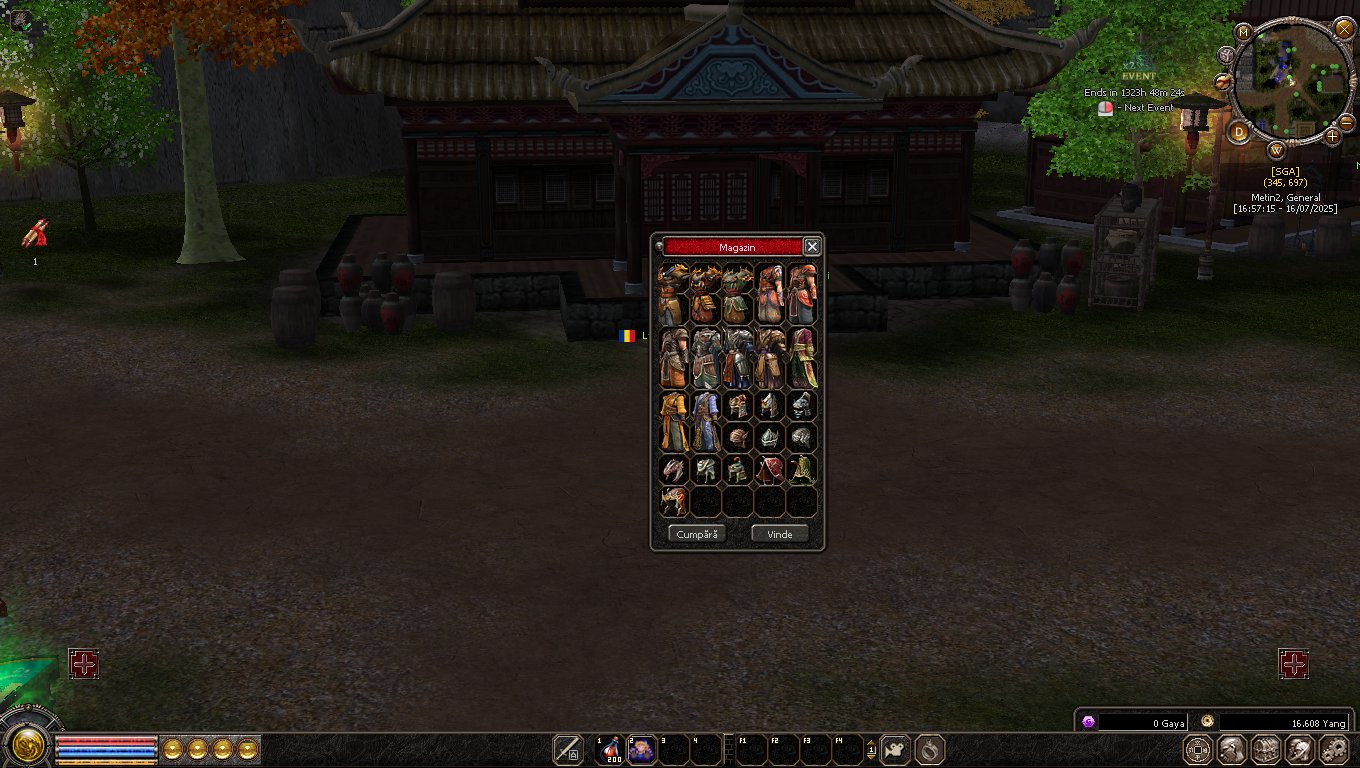Close the Magazin shop window

click(x=812, y=247)
